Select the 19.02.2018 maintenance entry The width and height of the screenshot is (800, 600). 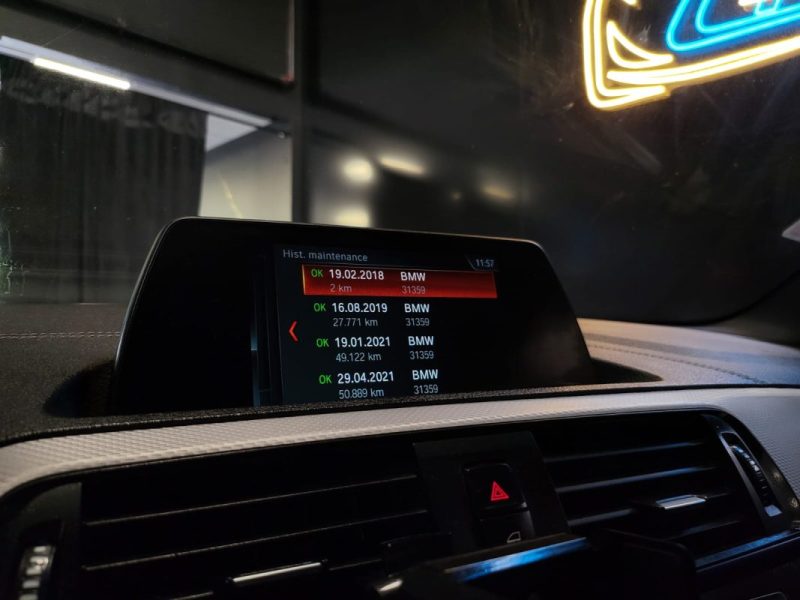point(398,281)
